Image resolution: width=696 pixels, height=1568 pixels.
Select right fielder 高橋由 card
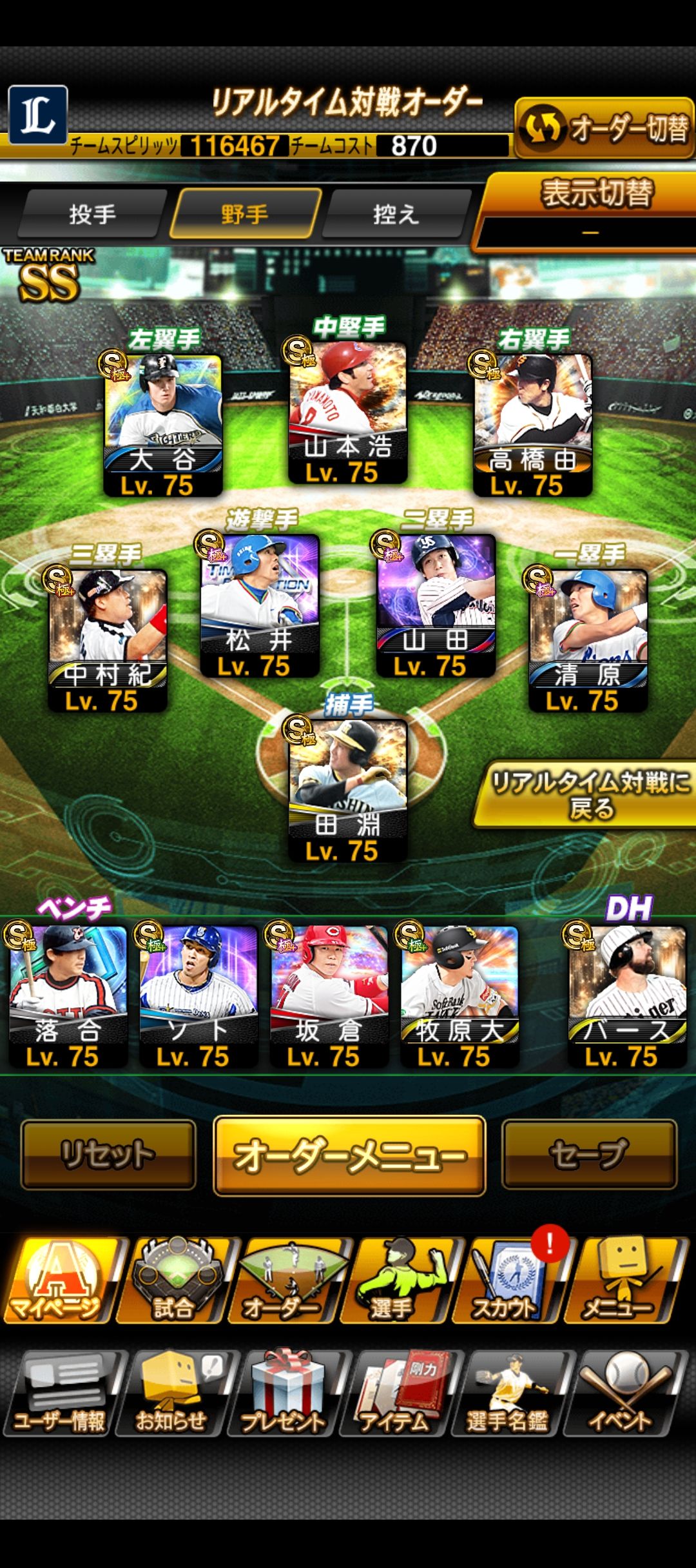pos(532,425)
